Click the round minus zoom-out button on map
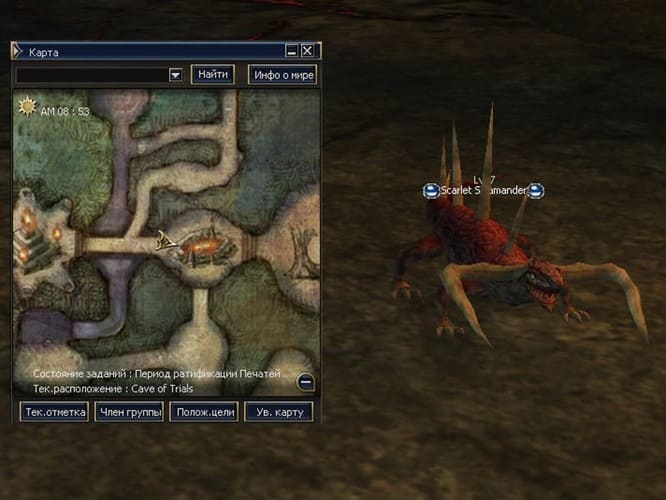666x500 pixels. (x=305, y=381)
